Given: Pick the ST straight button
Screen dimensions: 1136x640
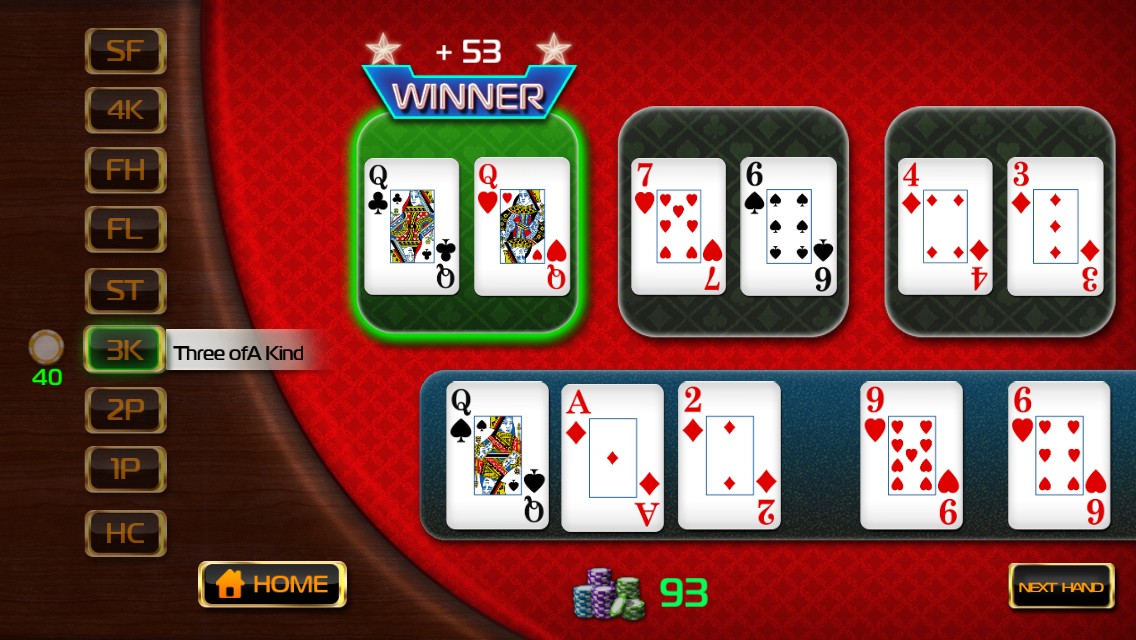Looking at the screenshot, I should tap(125, 291).
